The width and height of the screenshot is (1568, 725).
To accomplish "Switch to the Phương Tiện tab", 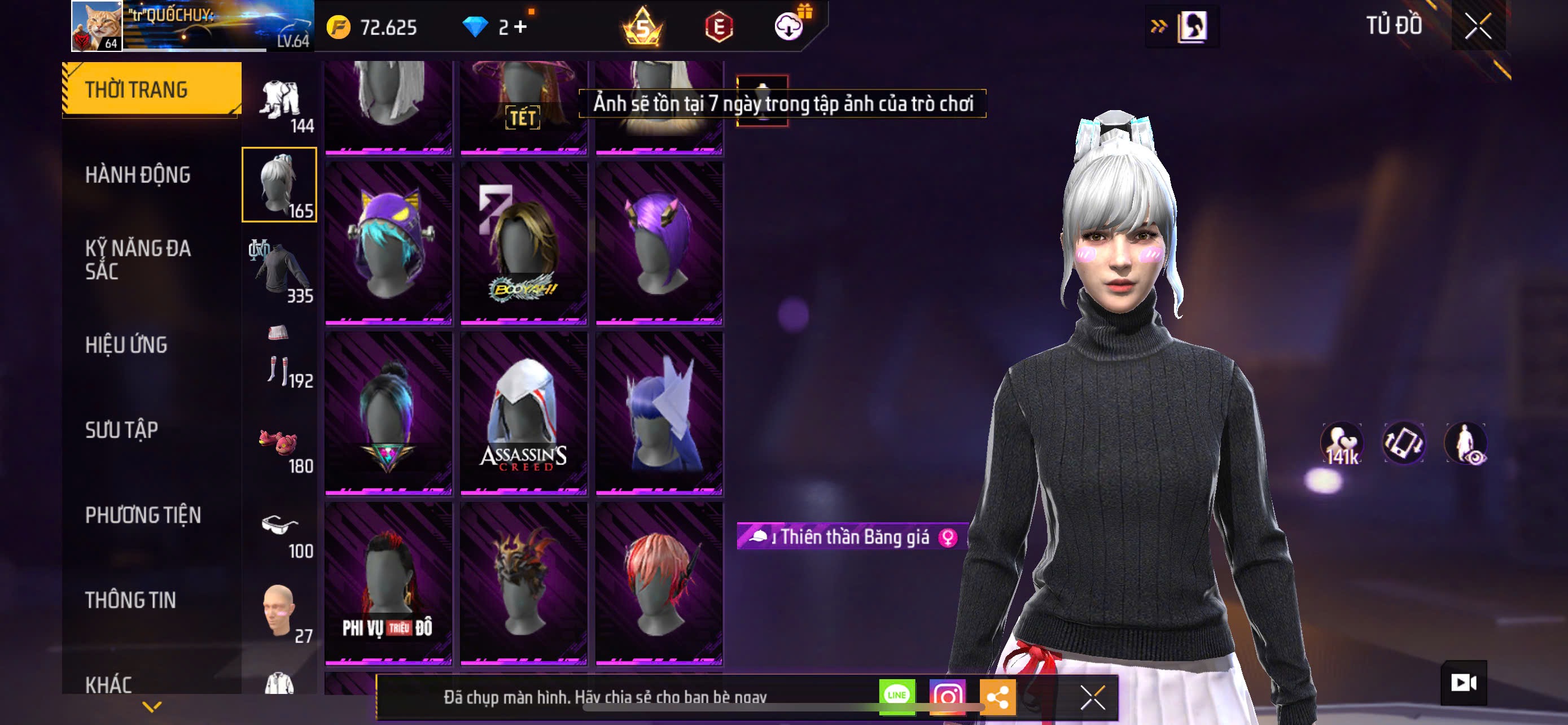I will click(143, 515).
